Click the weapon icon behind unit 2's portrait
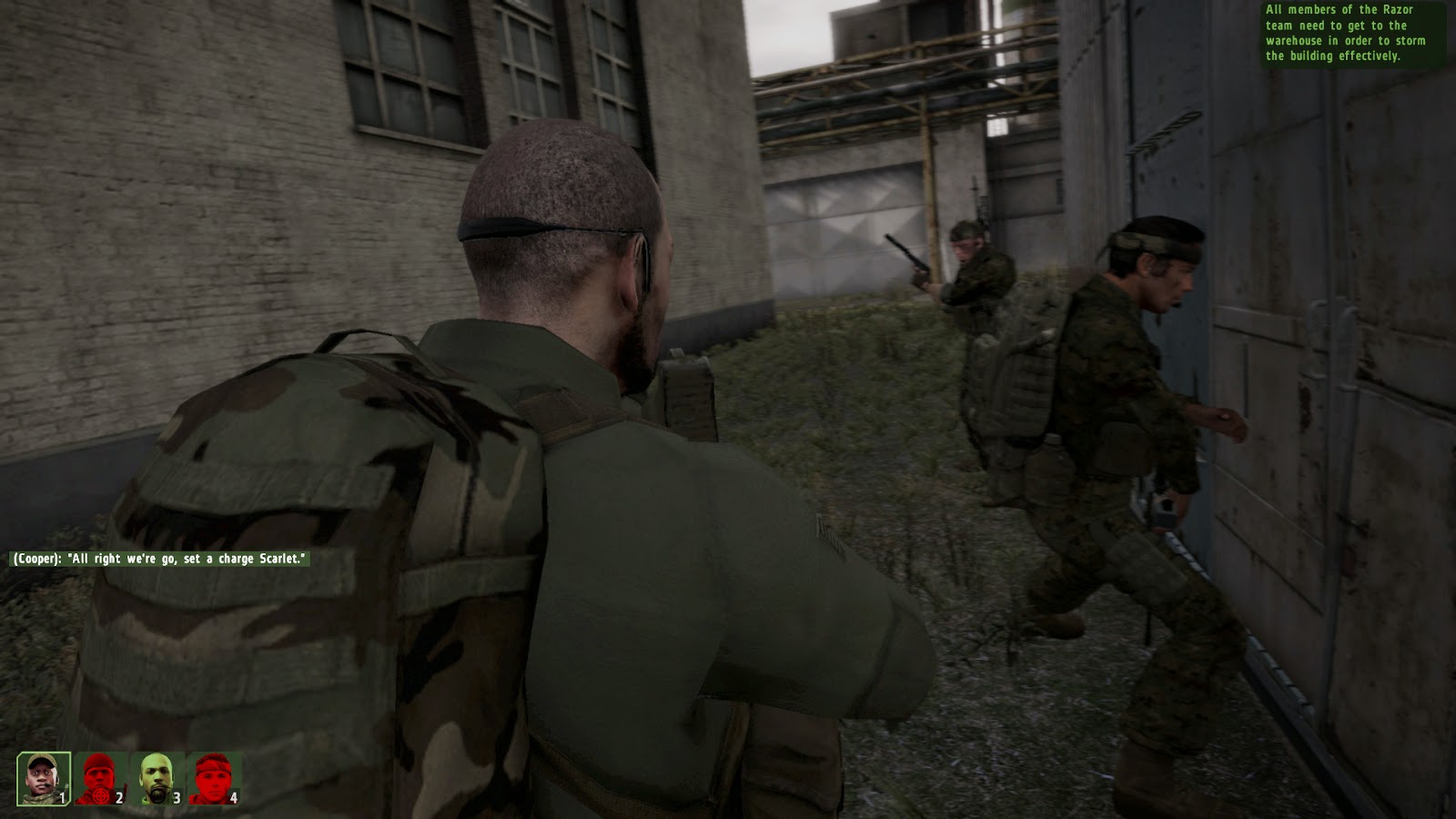Viewport: 1456px width, 819px height. coord(125,788)
